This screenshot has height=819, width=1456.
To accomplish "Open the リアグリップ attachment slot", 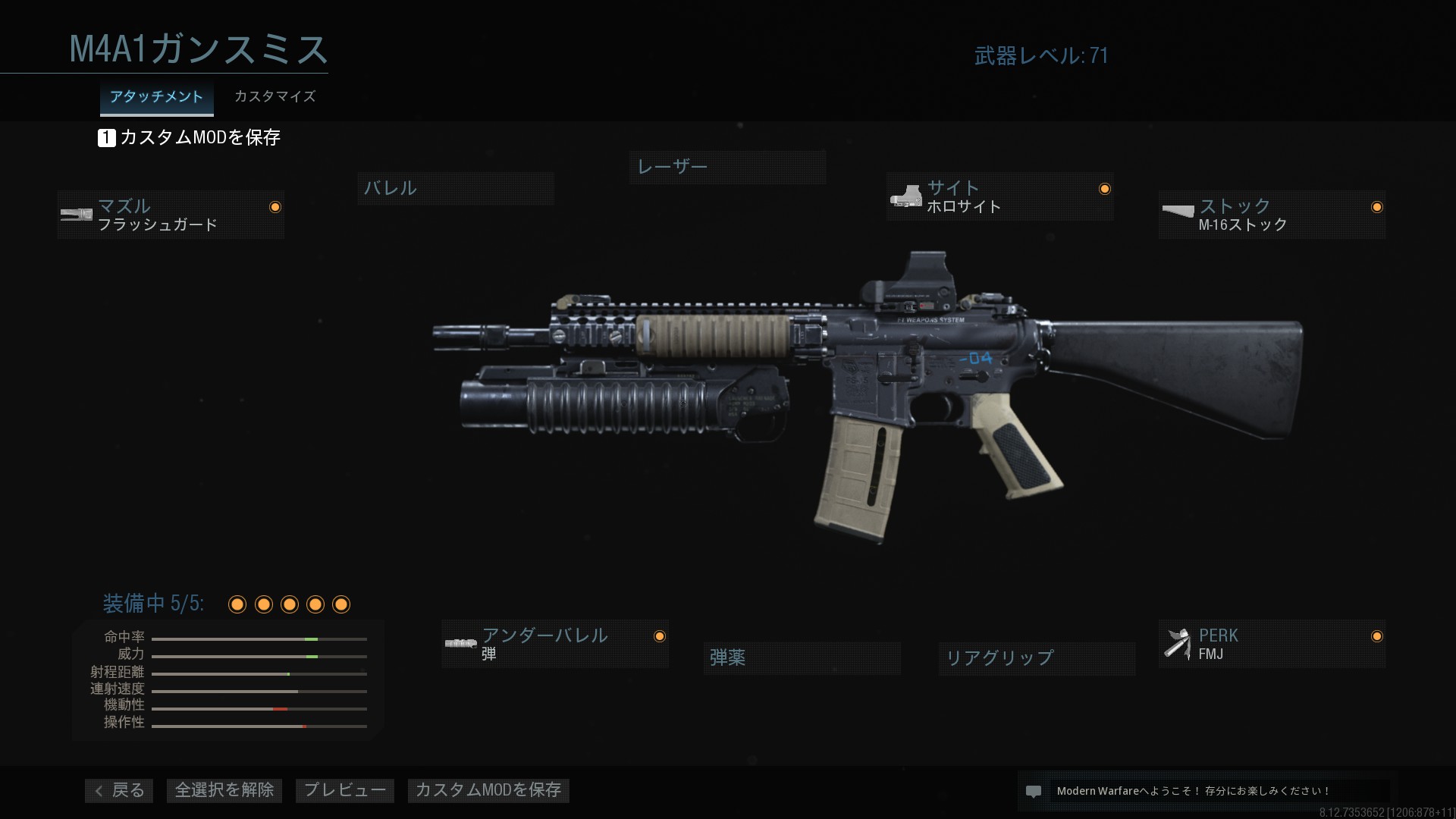I will pos(1037,657).
